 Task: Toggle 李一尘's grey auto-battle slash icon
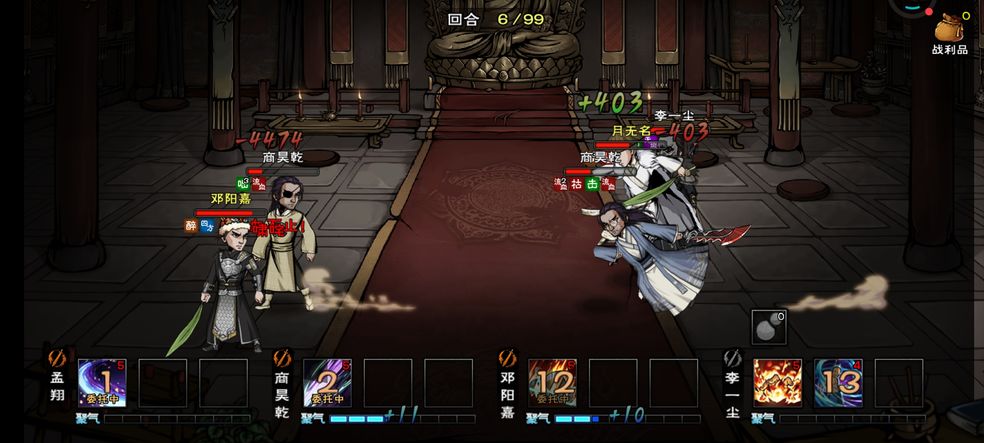click(732, 356)
